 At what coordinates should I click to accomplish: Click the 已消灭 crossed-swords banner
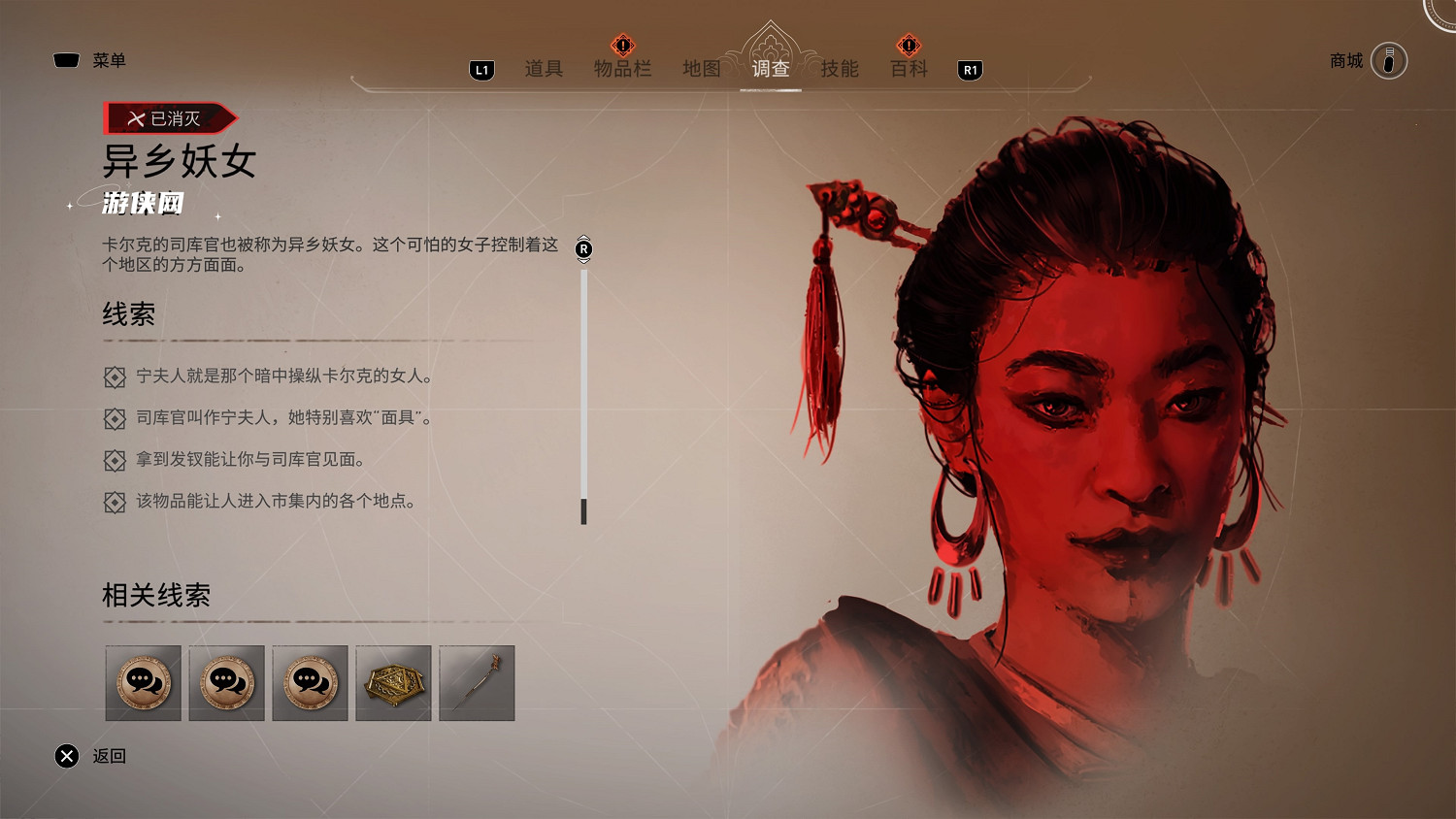[x=165, y=117]
